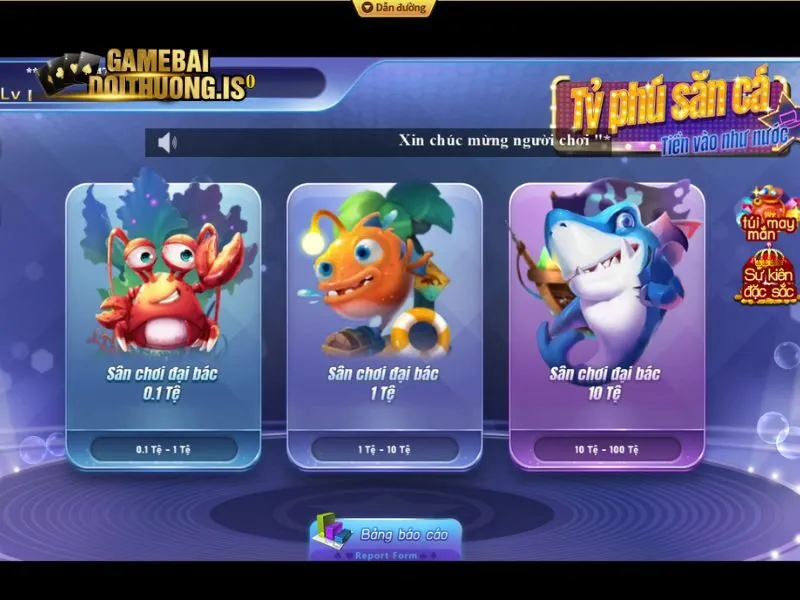Viewport: 800px width, 600px height.
Task: Enter the shark 10 Tệ room card
Action: 605,325
